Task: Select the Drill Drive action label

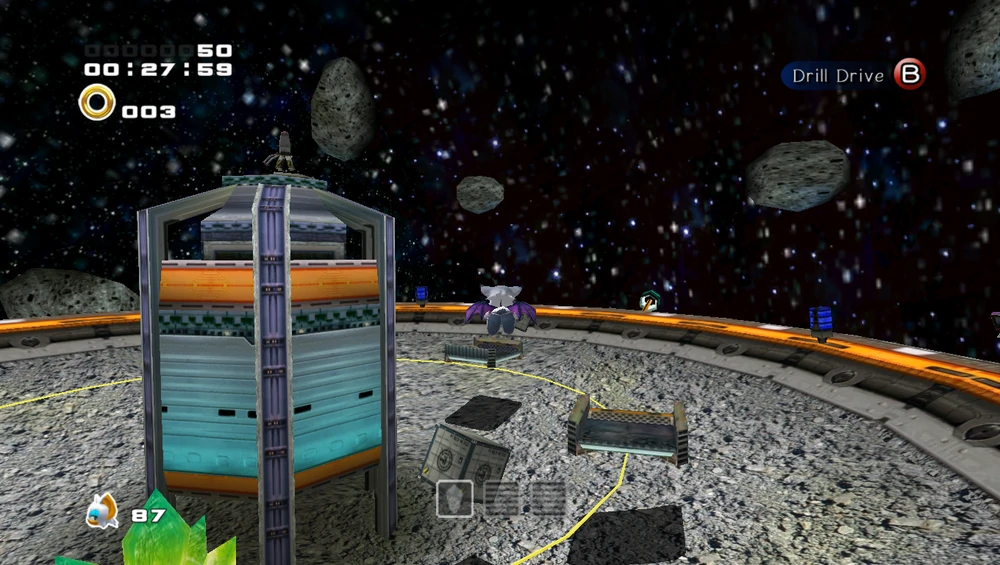Action: click(838, 76)
